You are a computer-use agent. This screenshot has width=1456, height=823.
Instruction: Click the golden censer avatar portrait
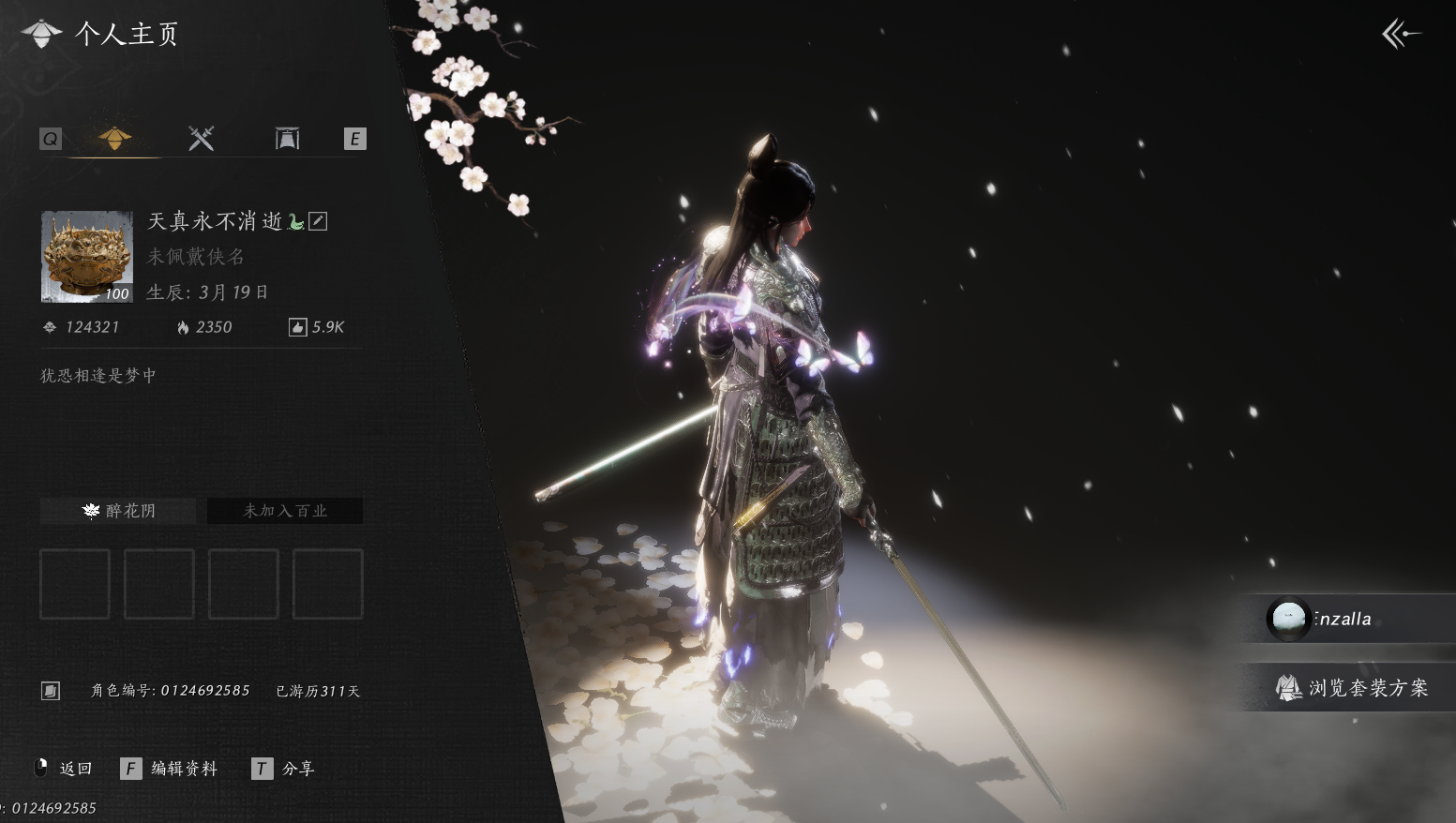click(x=87, y=257)
